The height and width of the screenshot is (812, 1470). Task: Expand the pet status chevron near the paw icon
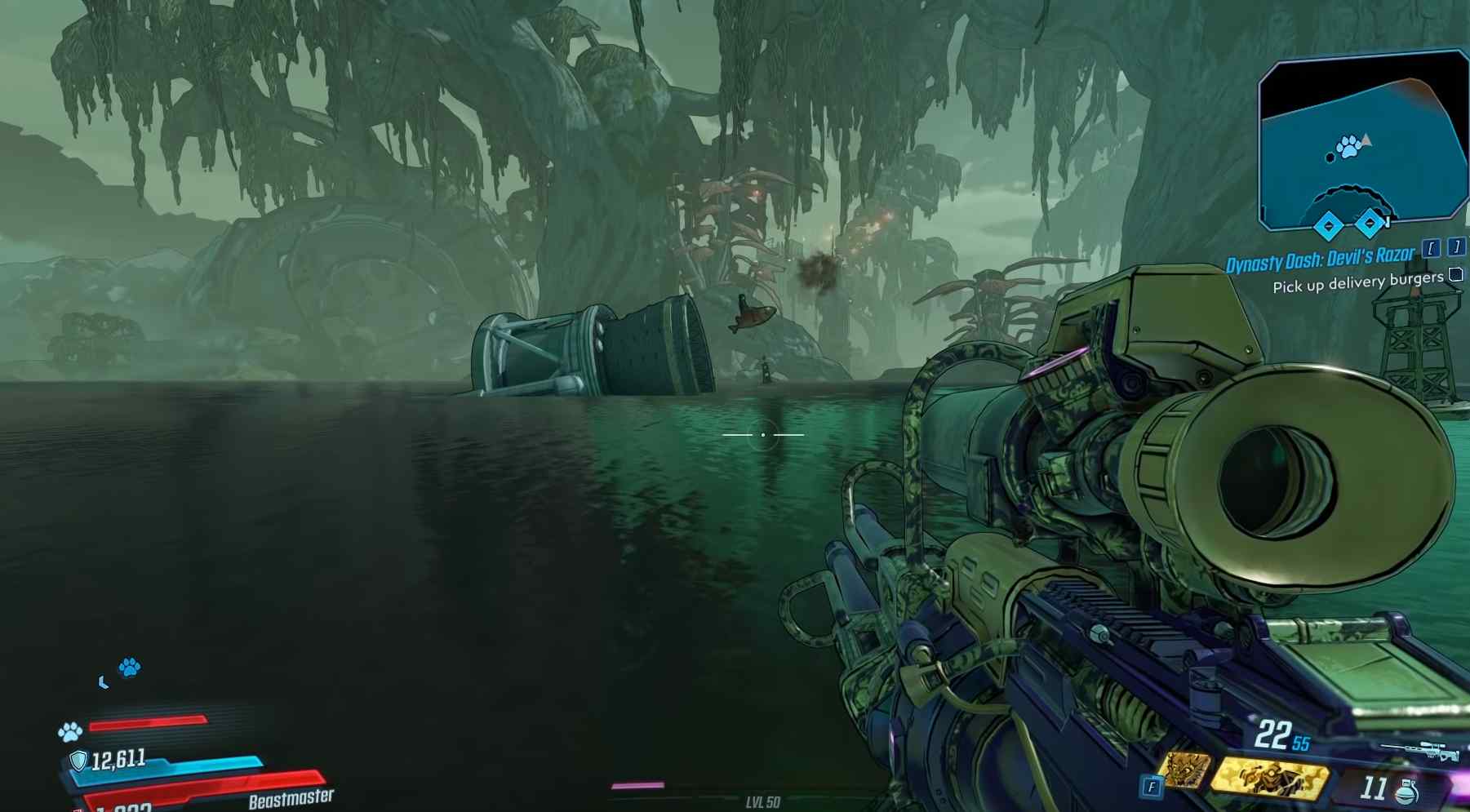[103, 682]
